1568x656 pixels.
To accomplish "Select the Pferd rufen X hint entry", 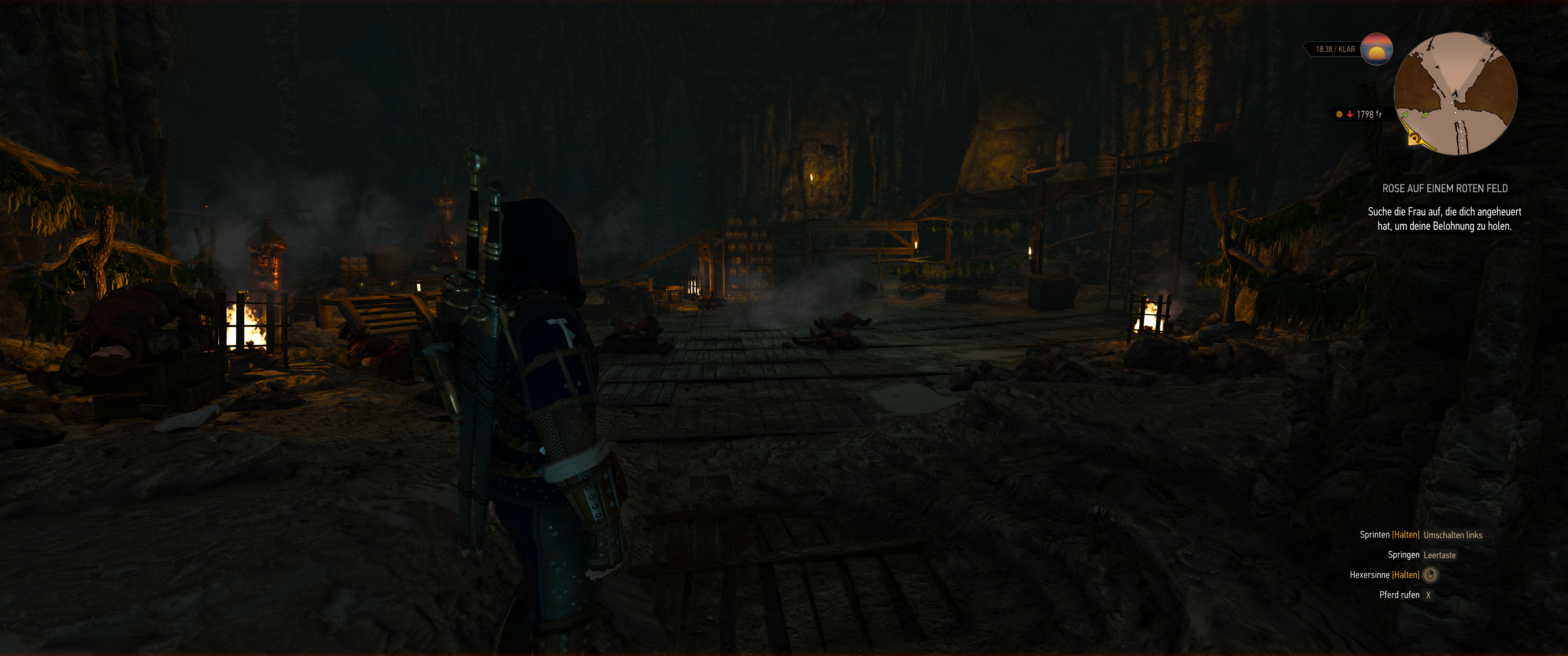I will pos(1400,595).
